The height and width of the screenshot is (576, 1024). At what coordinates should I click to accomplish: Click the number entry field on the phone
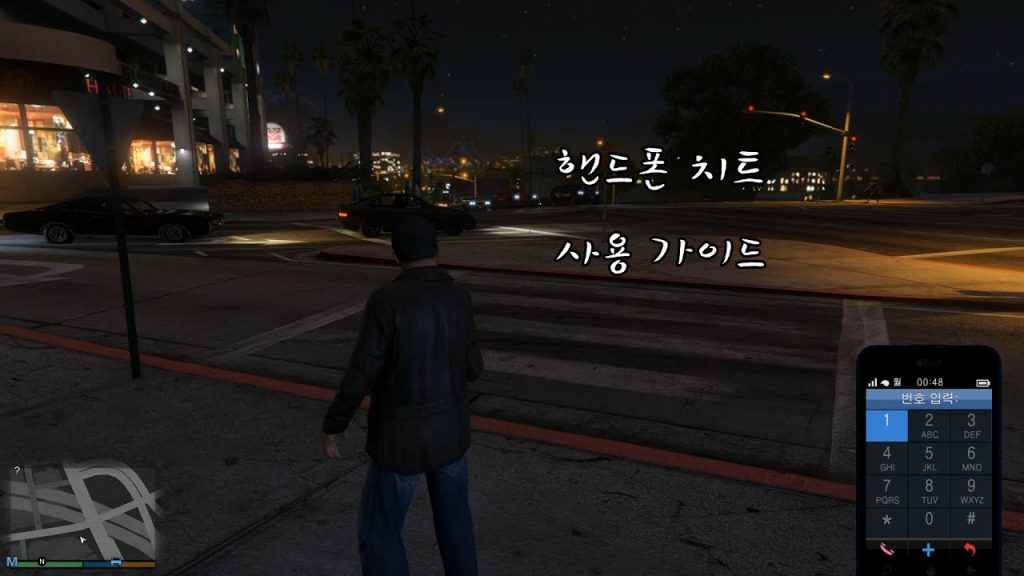[x=929, y=398]
